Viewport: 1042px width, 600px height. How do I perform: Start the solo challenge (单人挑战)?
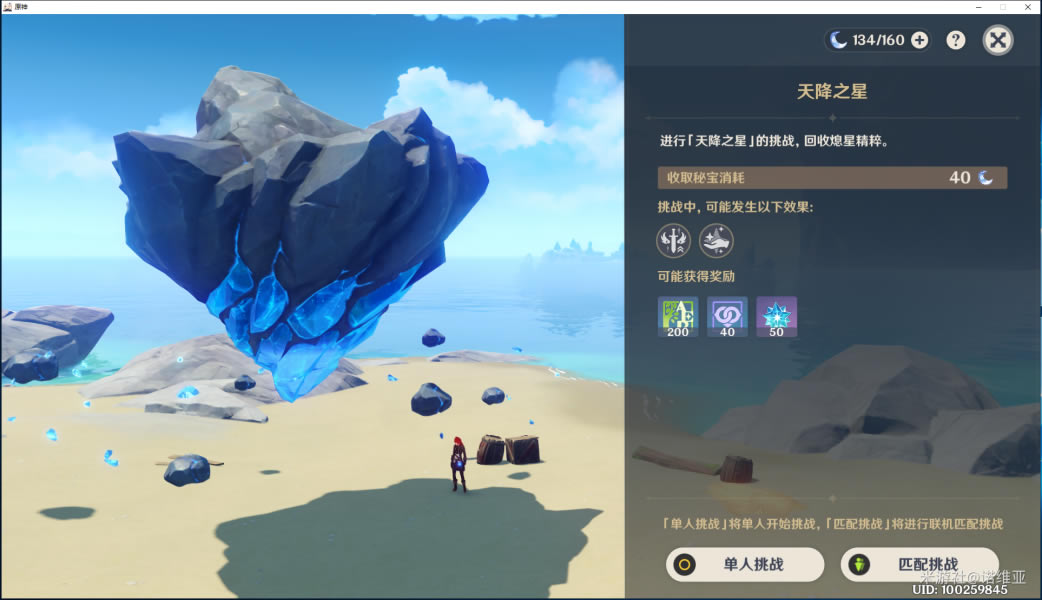point(745,564)
